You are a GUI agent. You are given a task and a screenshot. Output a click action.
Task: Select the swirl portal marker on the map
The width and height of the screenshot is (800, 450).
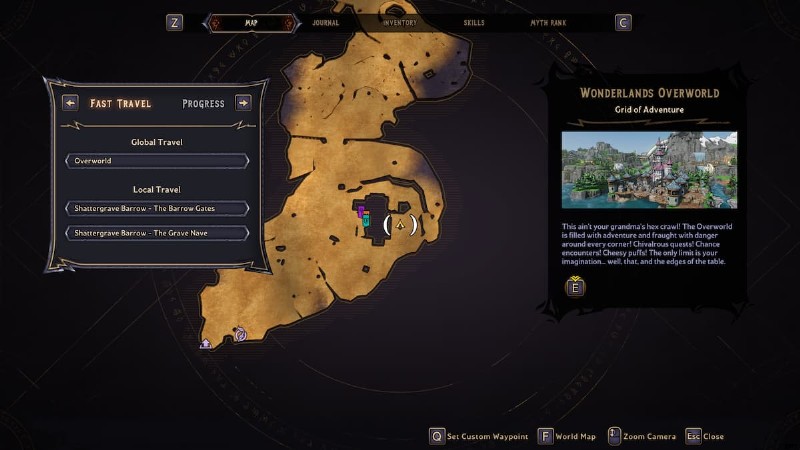tap(240, 334)
